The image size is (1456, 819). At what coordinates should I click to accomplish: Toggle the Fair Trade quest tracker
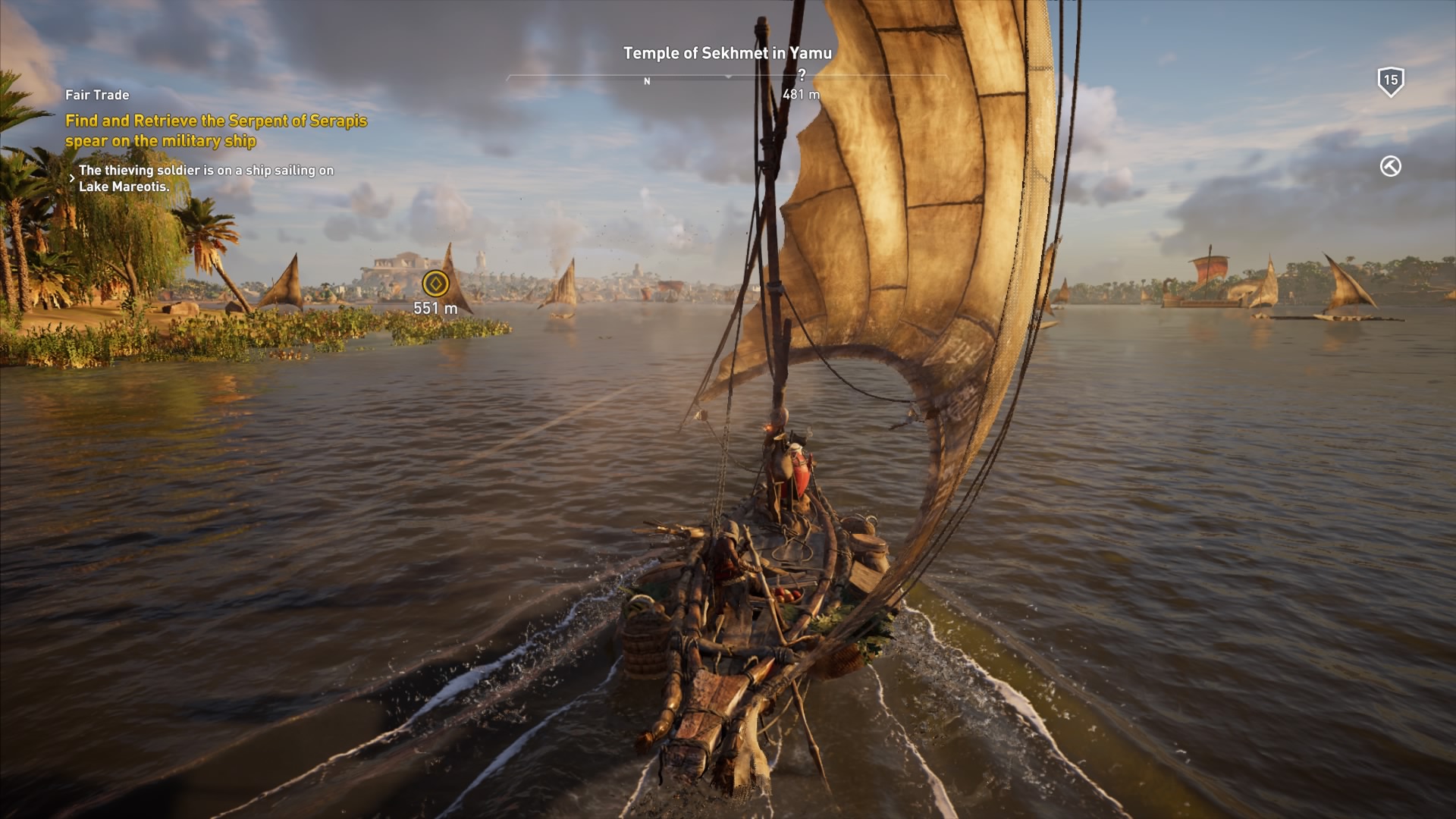pos(97,95)
